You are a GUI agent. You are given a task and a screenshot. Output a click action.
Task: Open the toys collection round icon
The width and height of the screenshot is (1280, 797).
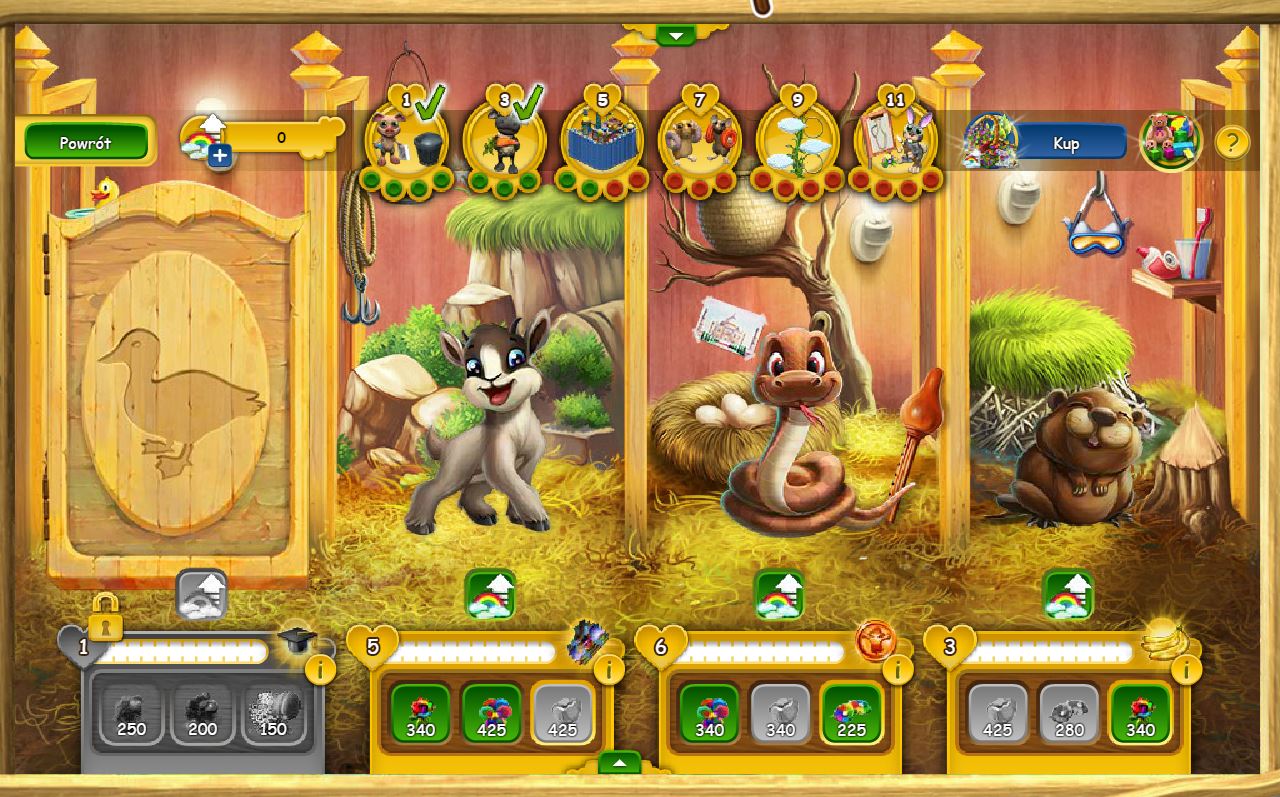(x=1170, y=141)
